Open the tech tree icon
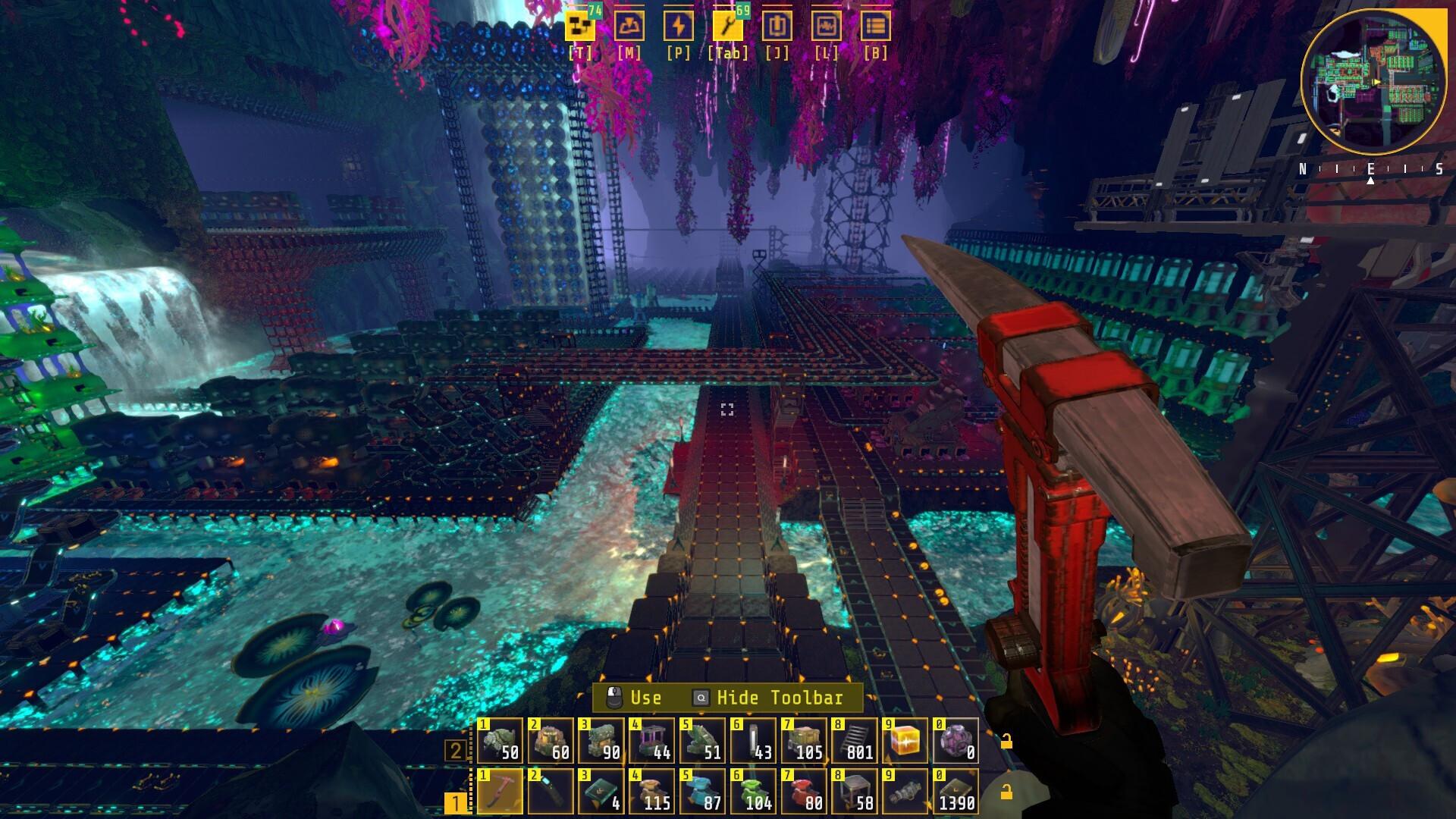This screenshot has height=819, width=1456. pos(580,27)
